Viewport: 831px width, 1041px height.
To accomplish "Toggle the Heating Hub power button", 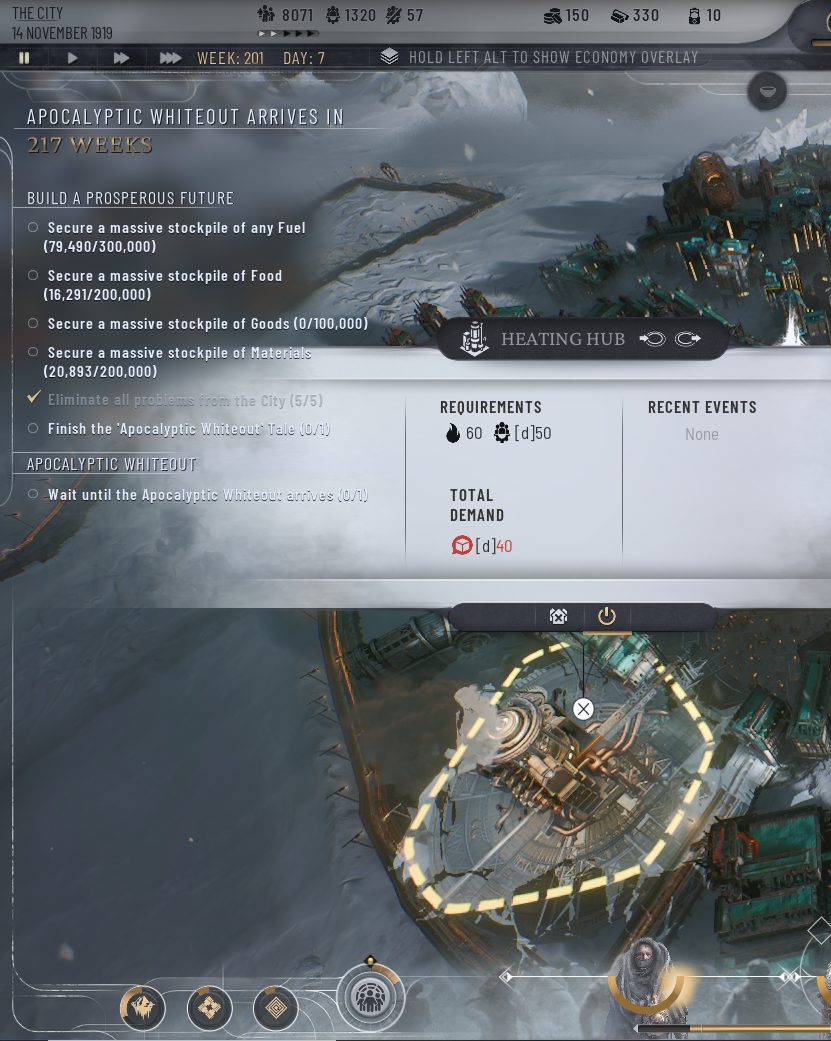I will pos(607,616).
